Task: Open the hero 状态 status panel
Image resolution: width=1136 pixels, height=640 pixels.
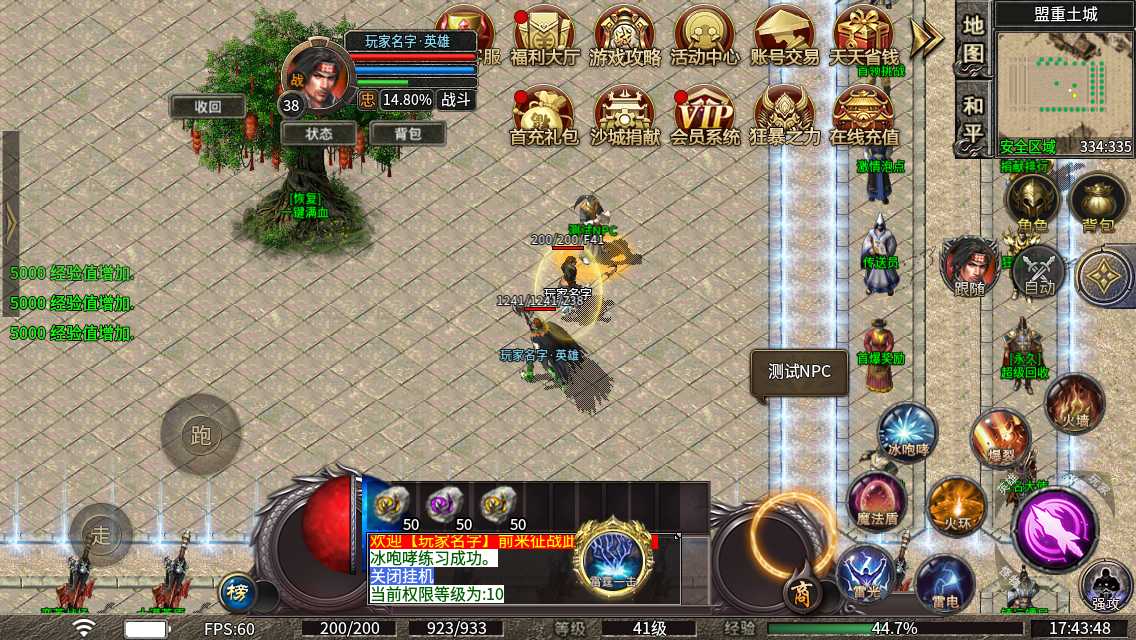Action: pyautogui.click(x=319, y=133)
